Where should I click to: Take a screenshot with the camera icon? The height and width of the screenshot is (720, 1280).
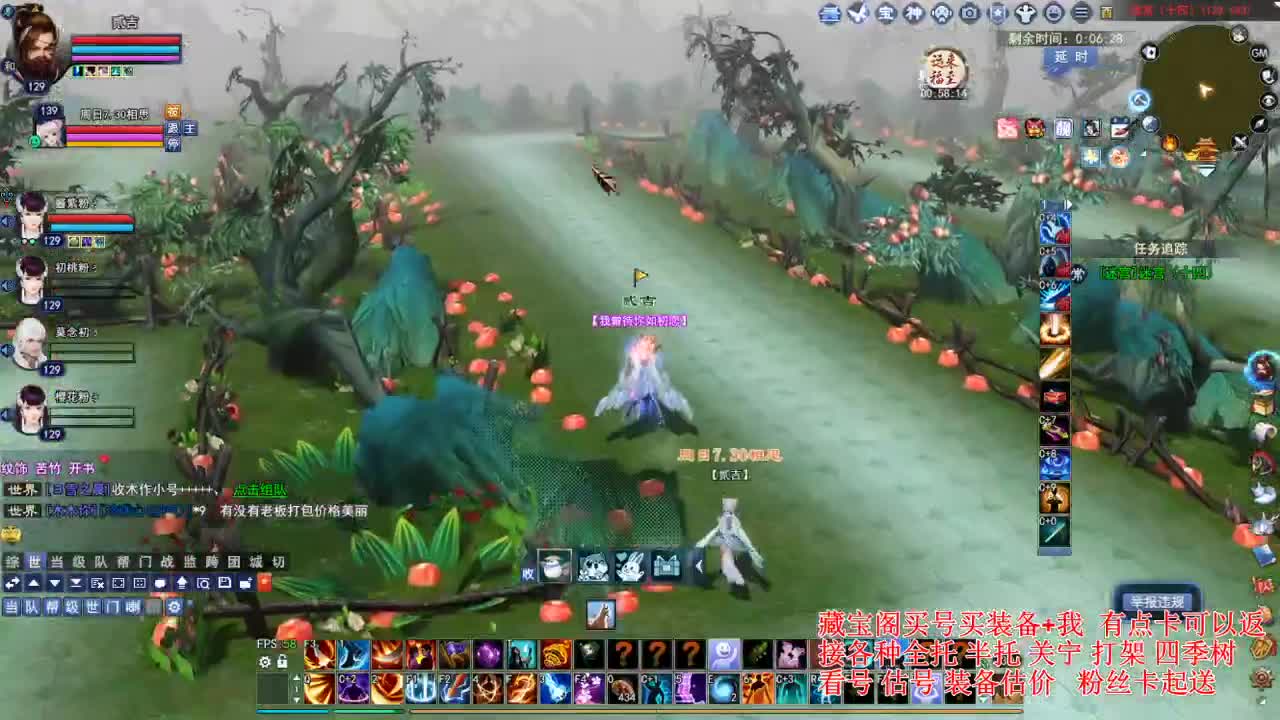click(x=971, y=14)
